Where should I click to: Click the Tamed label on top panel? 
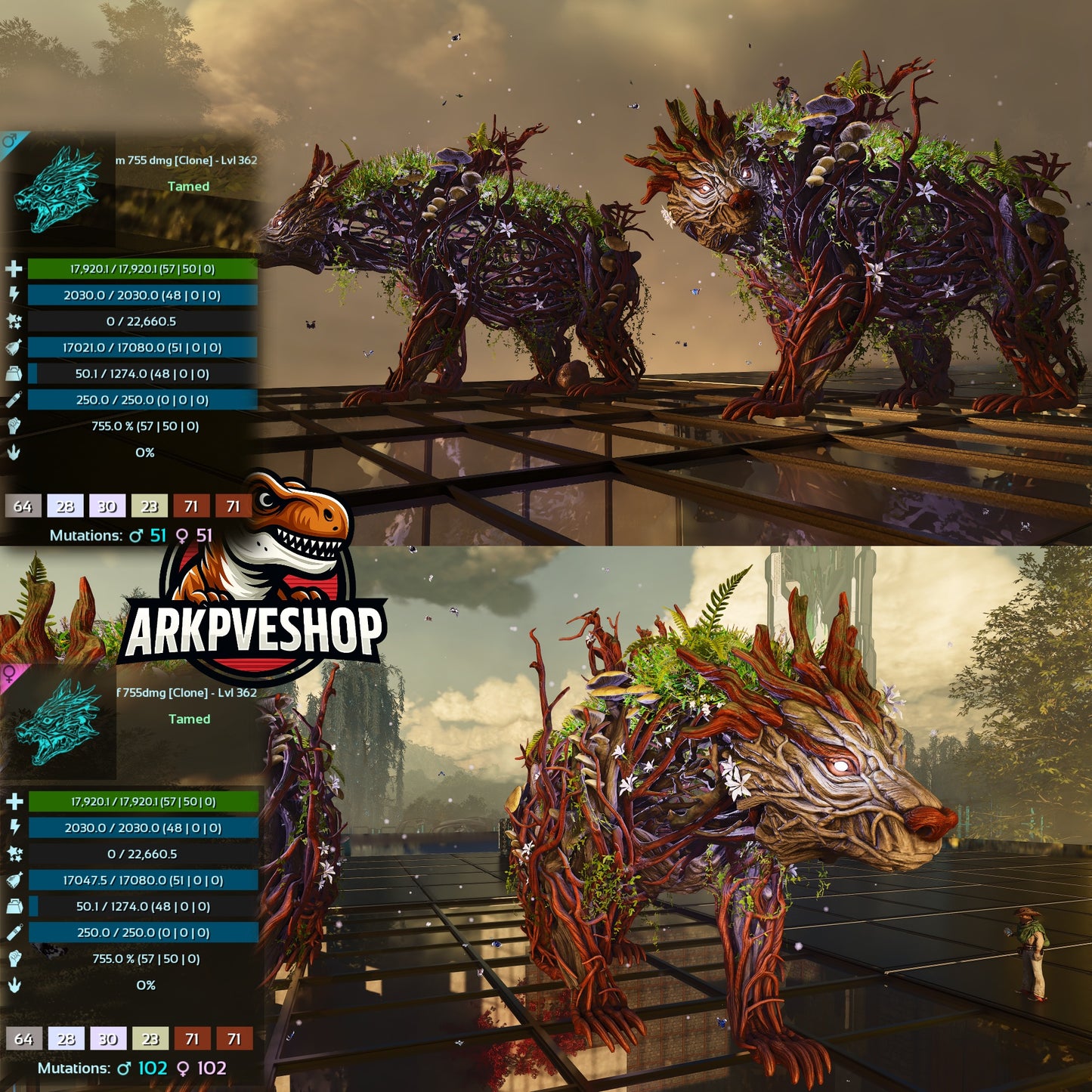[189, 187]
